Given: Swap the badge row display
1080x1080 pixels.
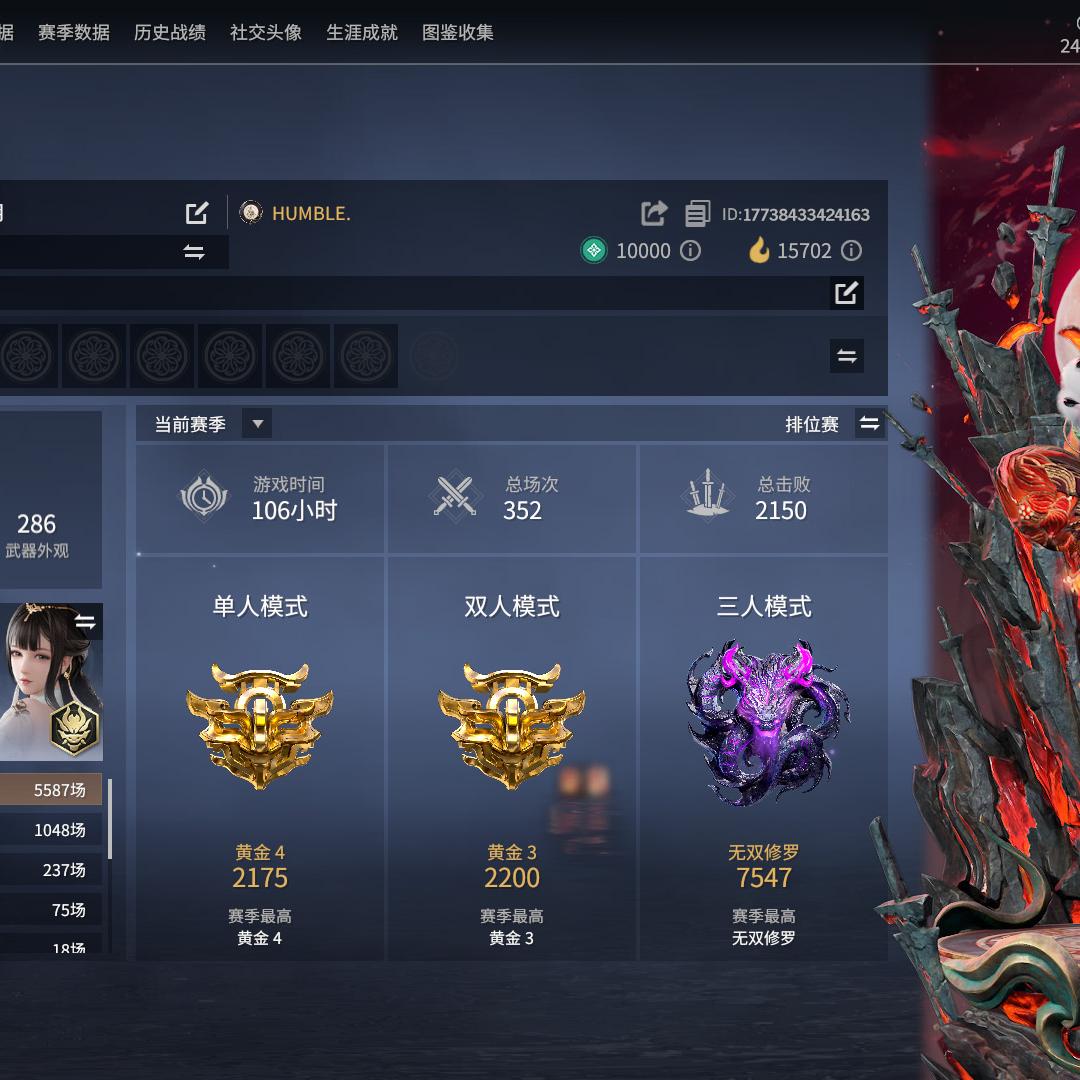Looking at the screenshot, I should (846, 356).
